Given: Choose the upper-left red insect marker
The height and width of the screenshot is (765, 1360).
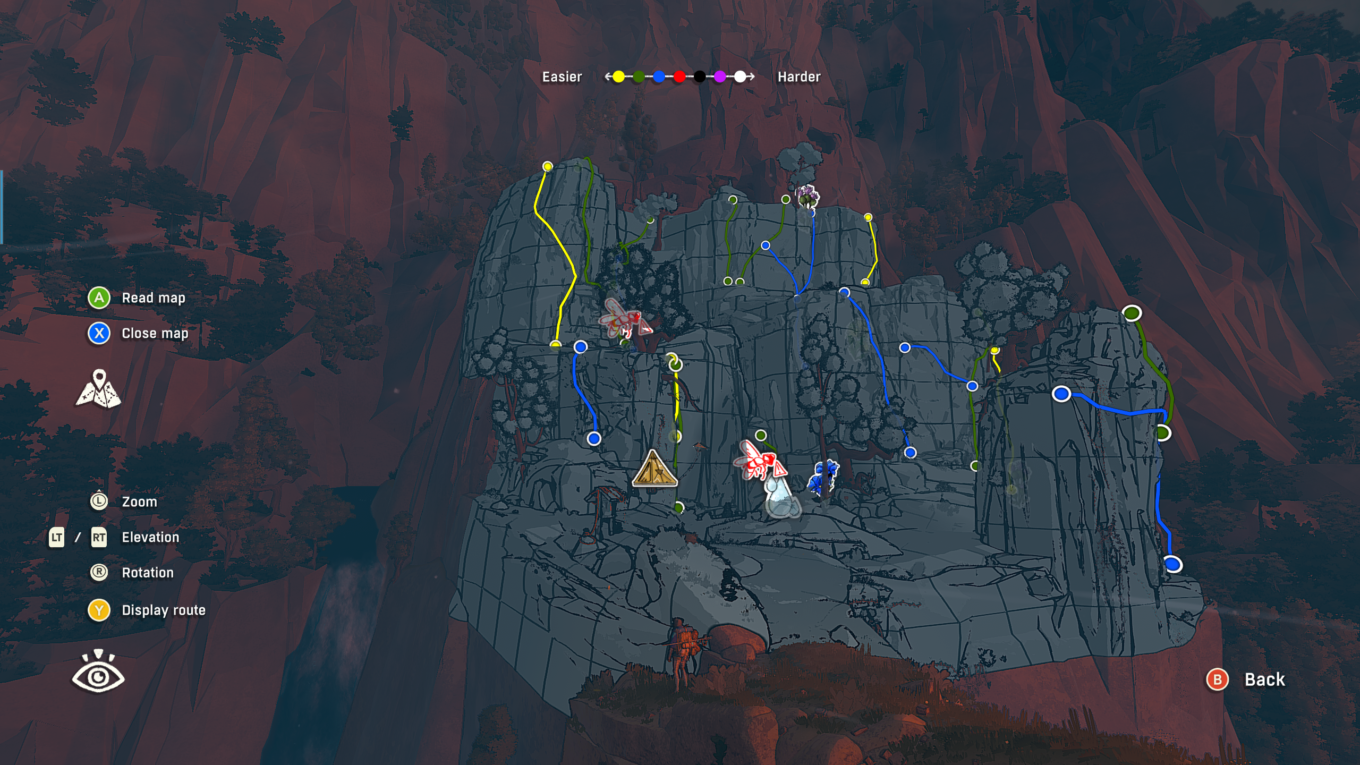Looking at the screenshot, I should [x=624, y=318].
